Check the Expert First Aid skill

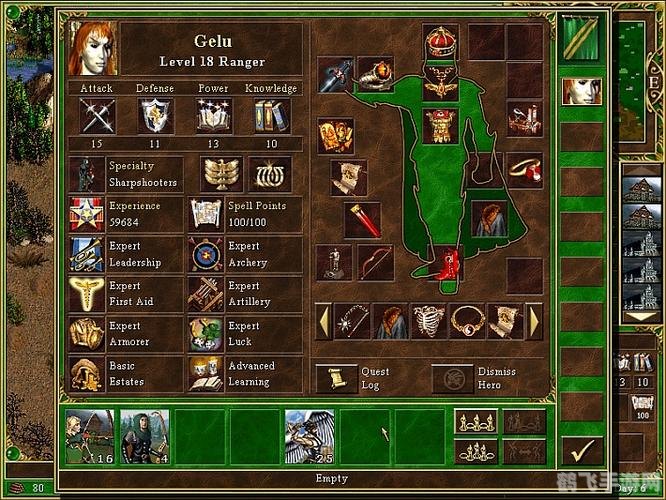click(x=87, y=293)
